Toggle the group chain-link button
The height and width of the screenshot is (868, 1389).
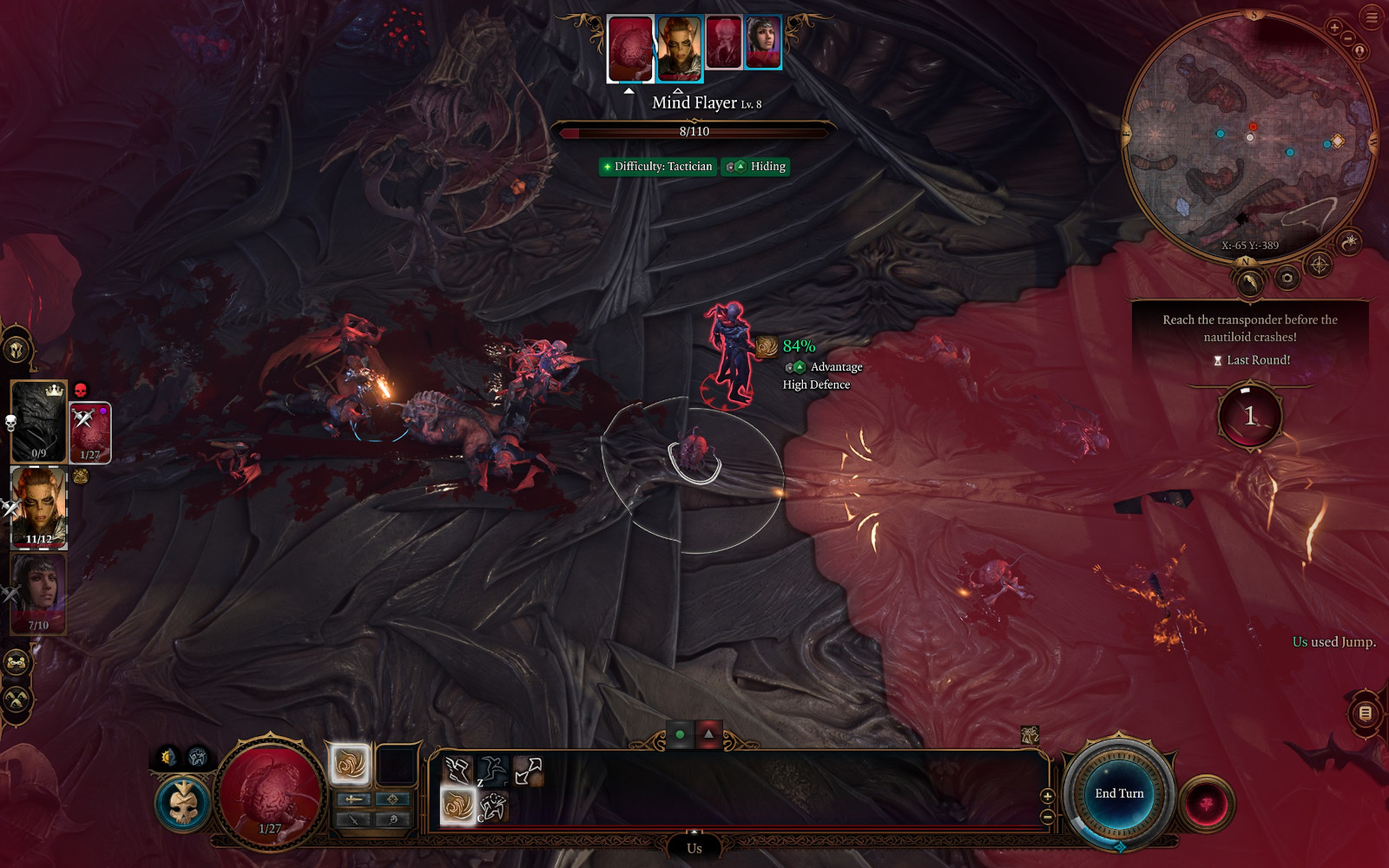pos(16,663)
